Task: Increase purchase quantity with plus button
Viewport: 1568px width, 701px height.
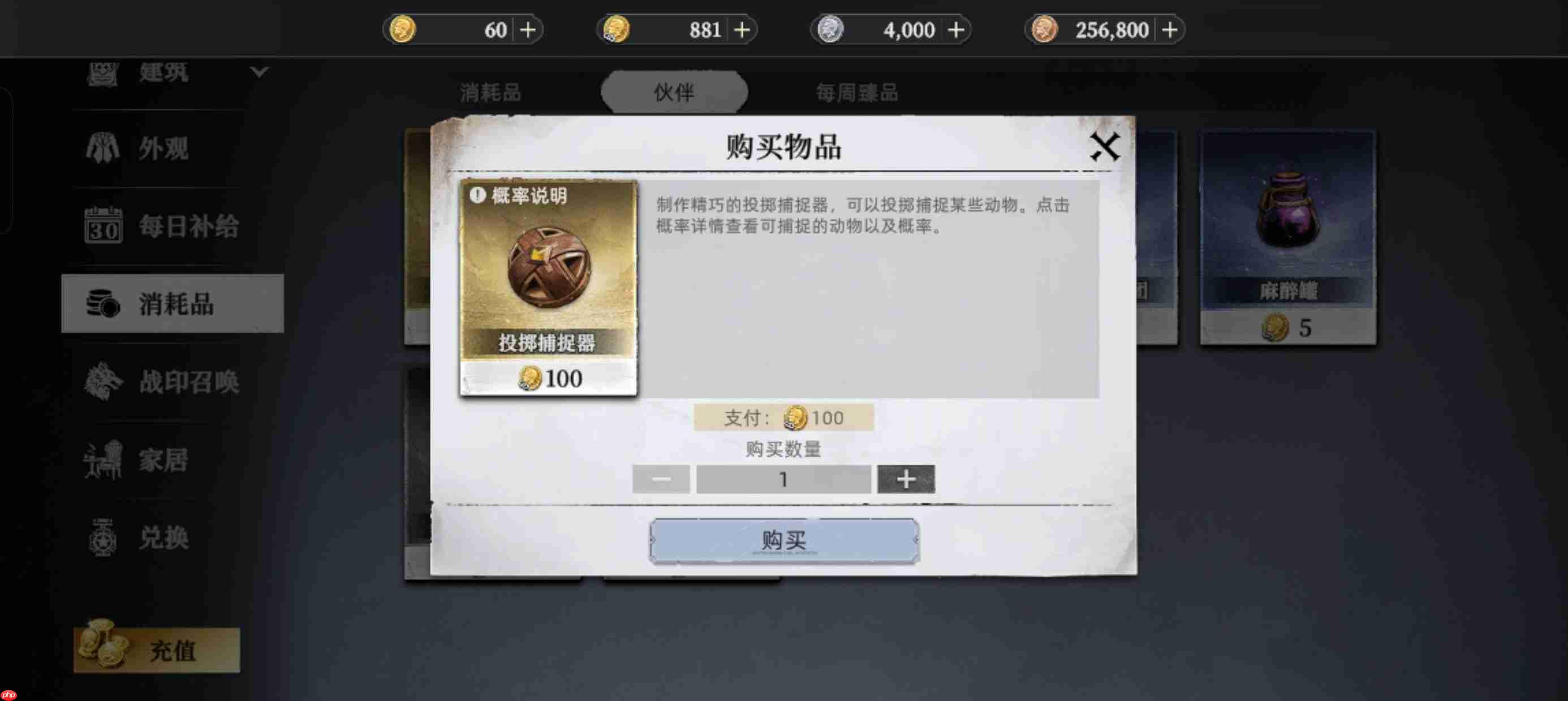Action: point(905,479)
